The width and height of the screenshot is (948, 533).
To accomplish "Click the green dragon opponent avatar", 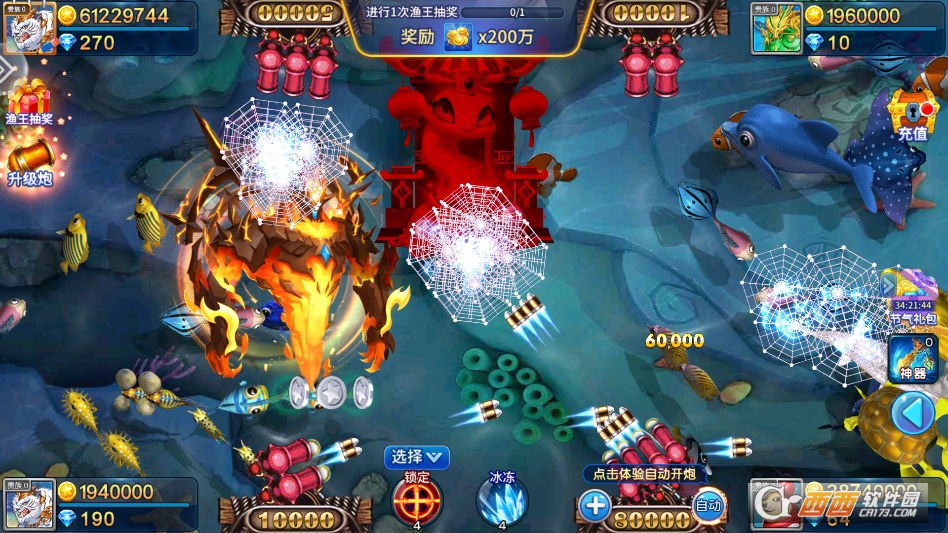I will click(777, 29).
